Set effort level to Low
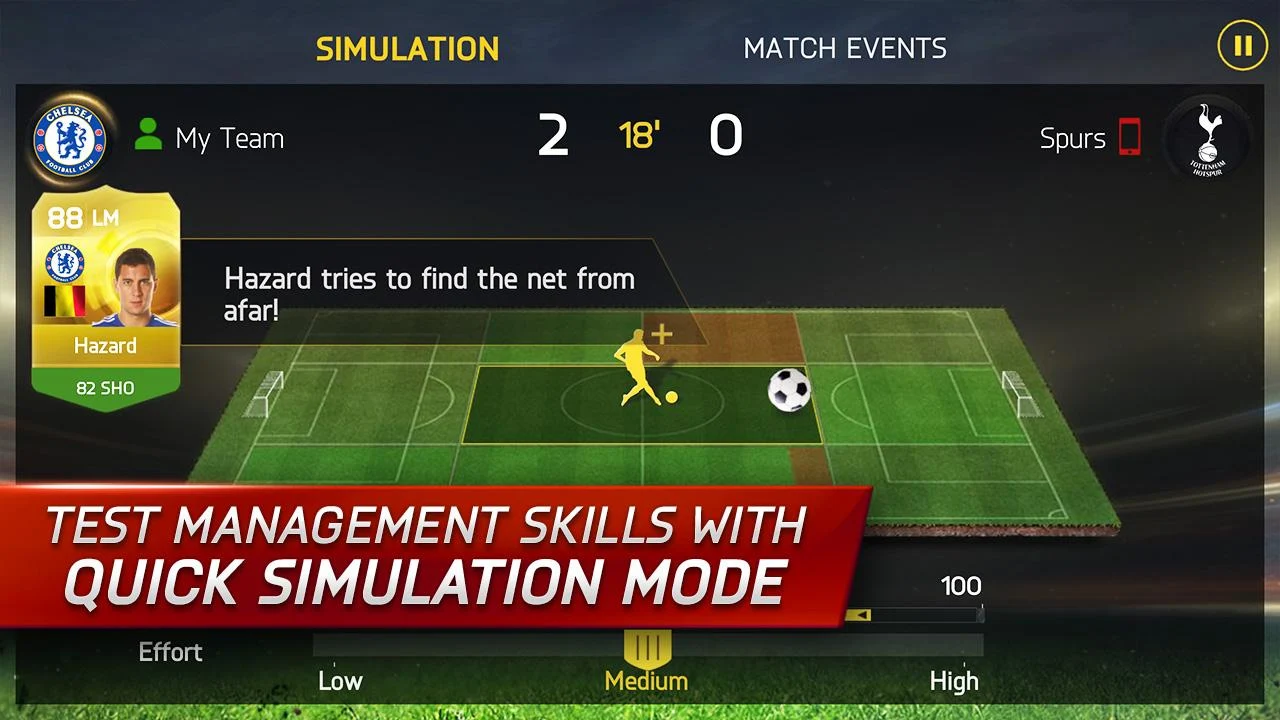 [x=340, y=681]
